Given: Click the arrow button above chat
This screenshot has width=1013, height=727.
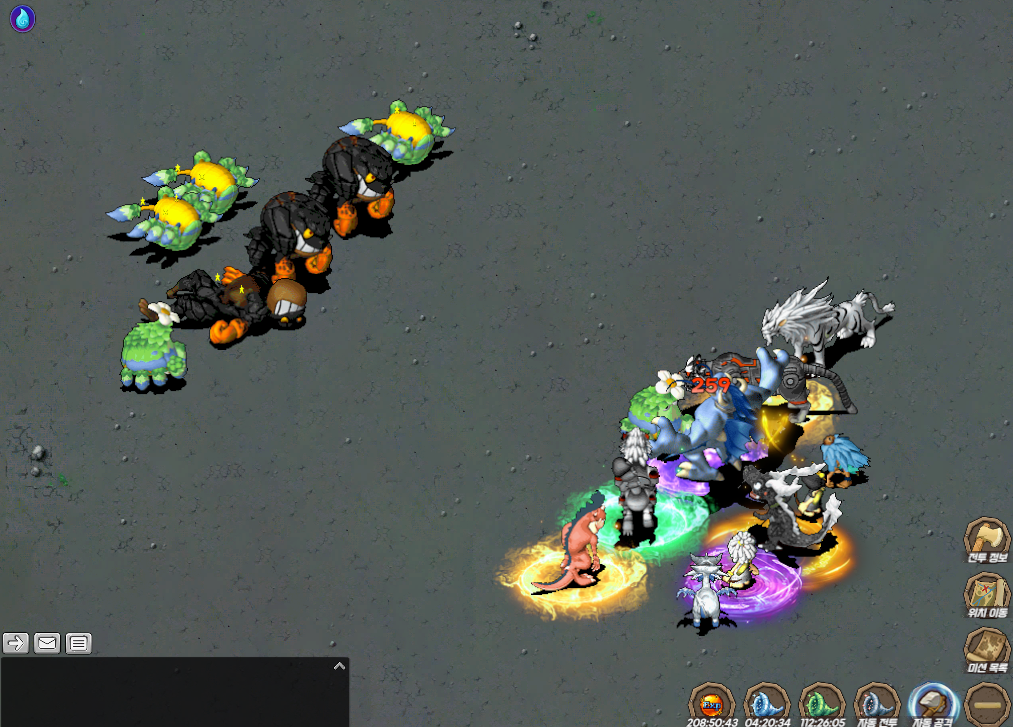Looking at the screenshot, I should click(15, 643).
